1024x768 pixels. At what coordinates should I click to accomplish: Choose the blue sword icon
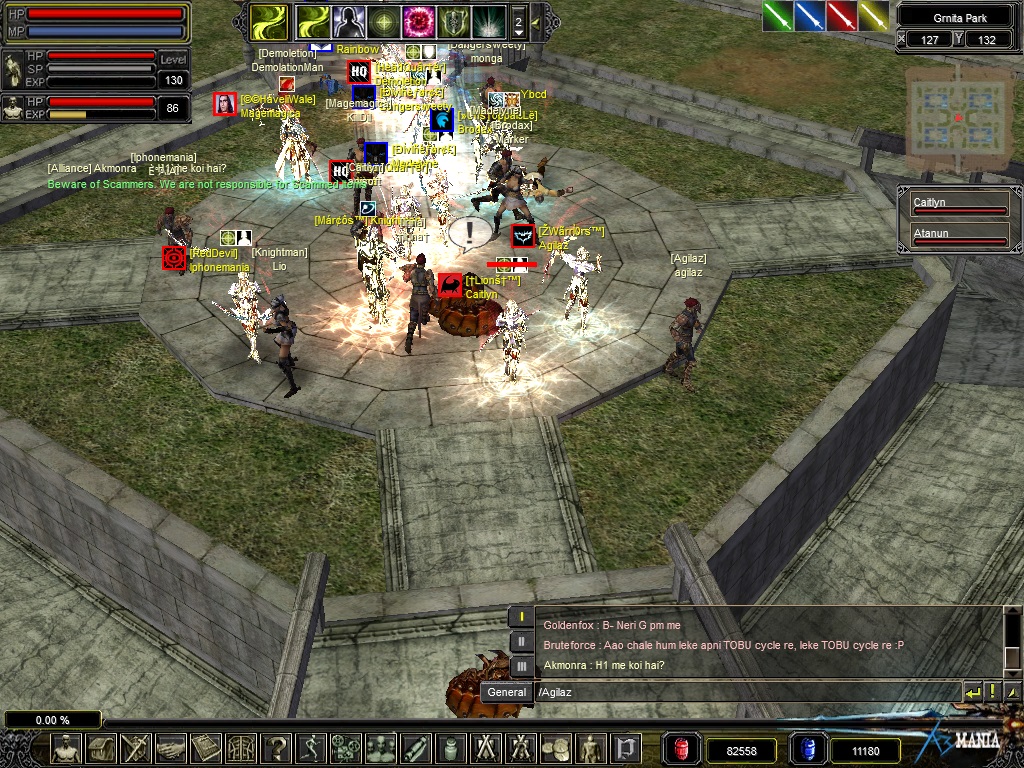810,16
